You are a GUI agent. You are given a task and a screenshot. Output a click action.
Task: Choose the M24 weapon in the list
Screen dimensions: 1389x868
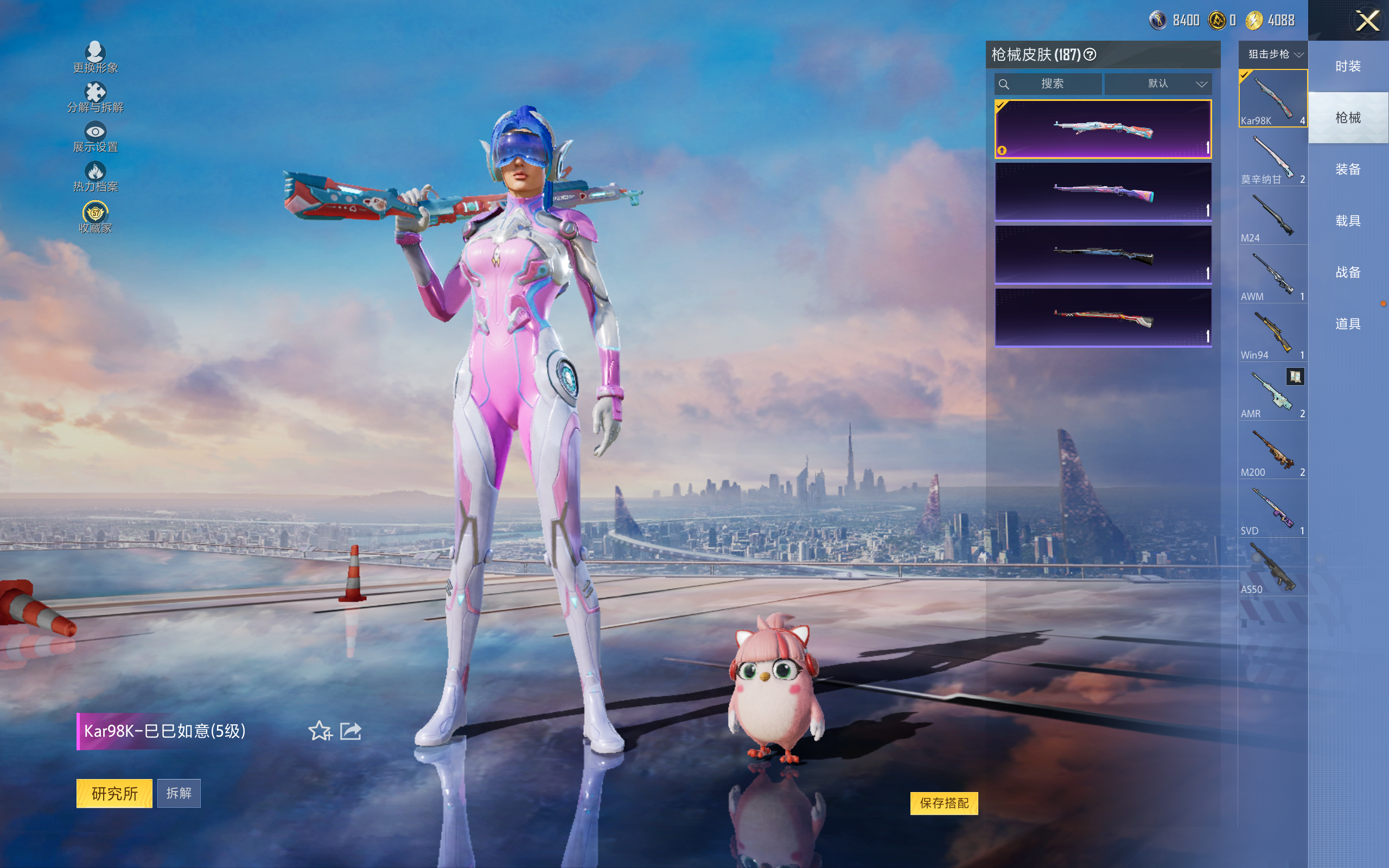(x=1272, y=217)
